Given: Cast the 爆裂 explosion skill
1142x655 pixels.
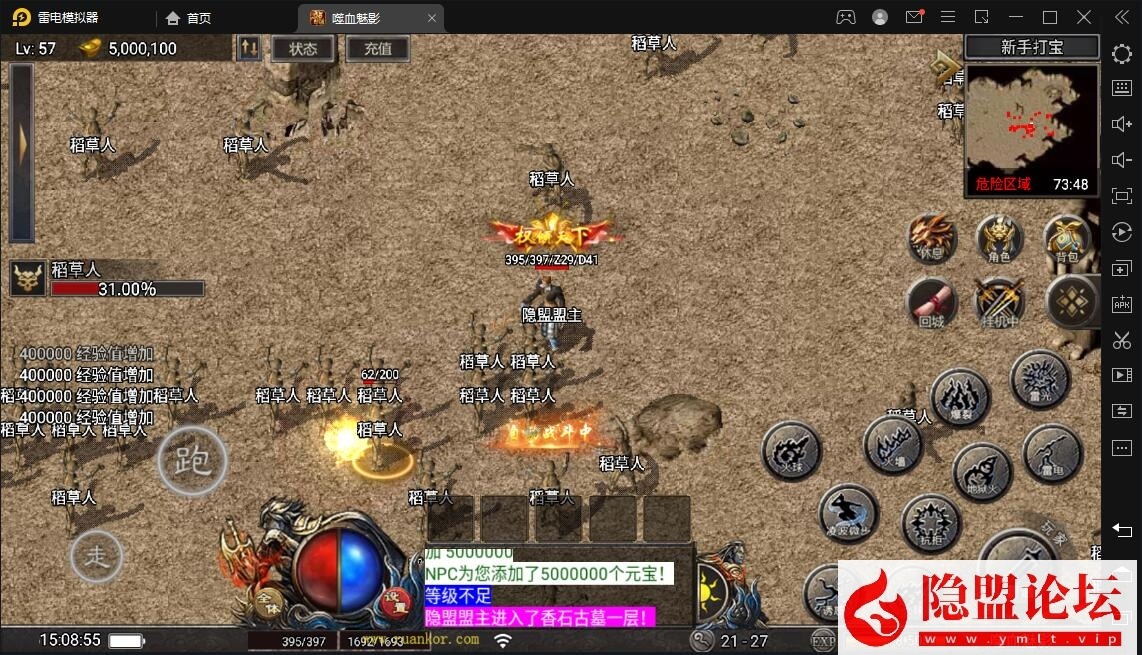Looking at the screenshot, I should 960,396.
